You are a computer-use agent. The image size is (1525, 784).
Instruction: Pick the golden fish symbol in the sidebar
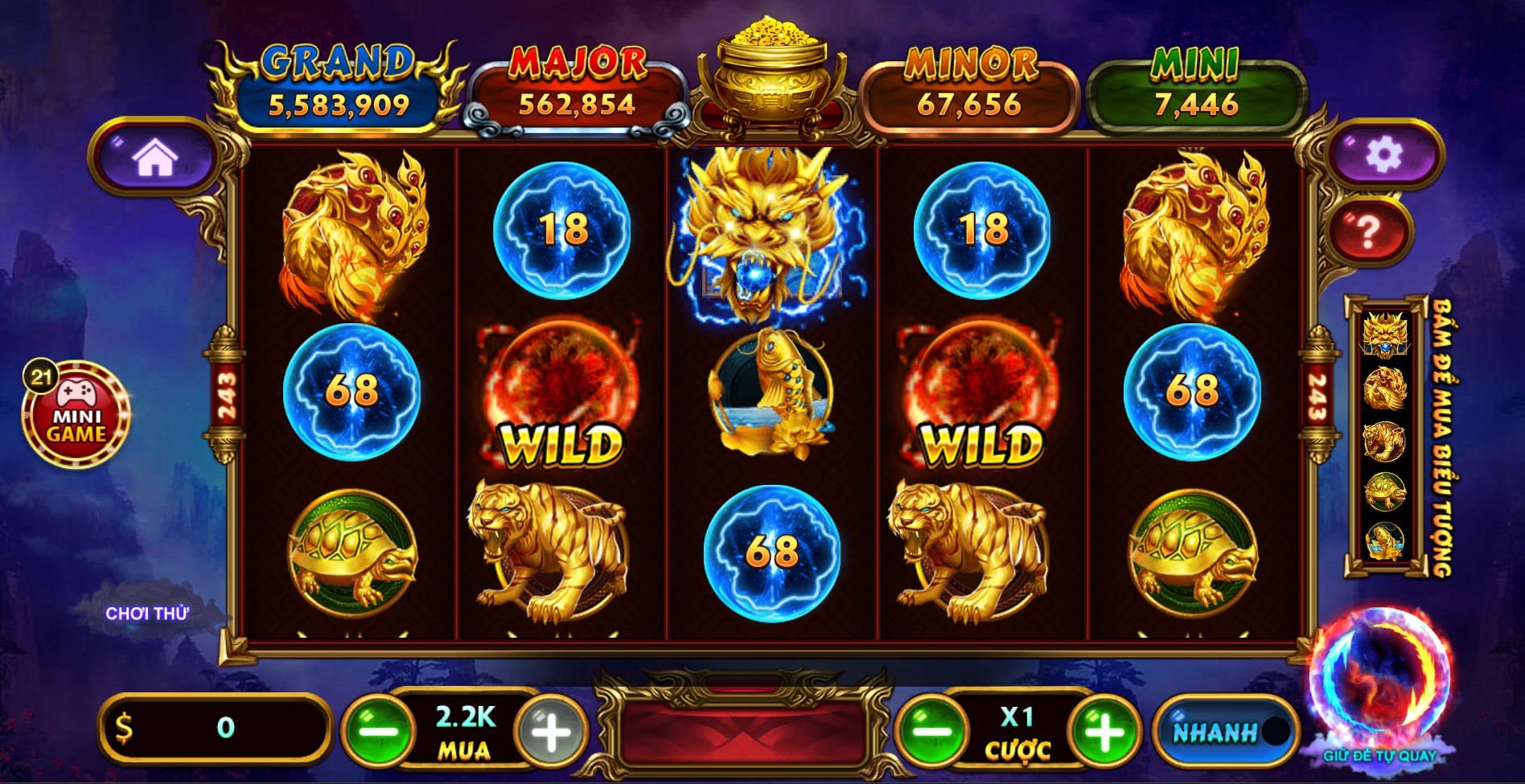[1385, 538]
